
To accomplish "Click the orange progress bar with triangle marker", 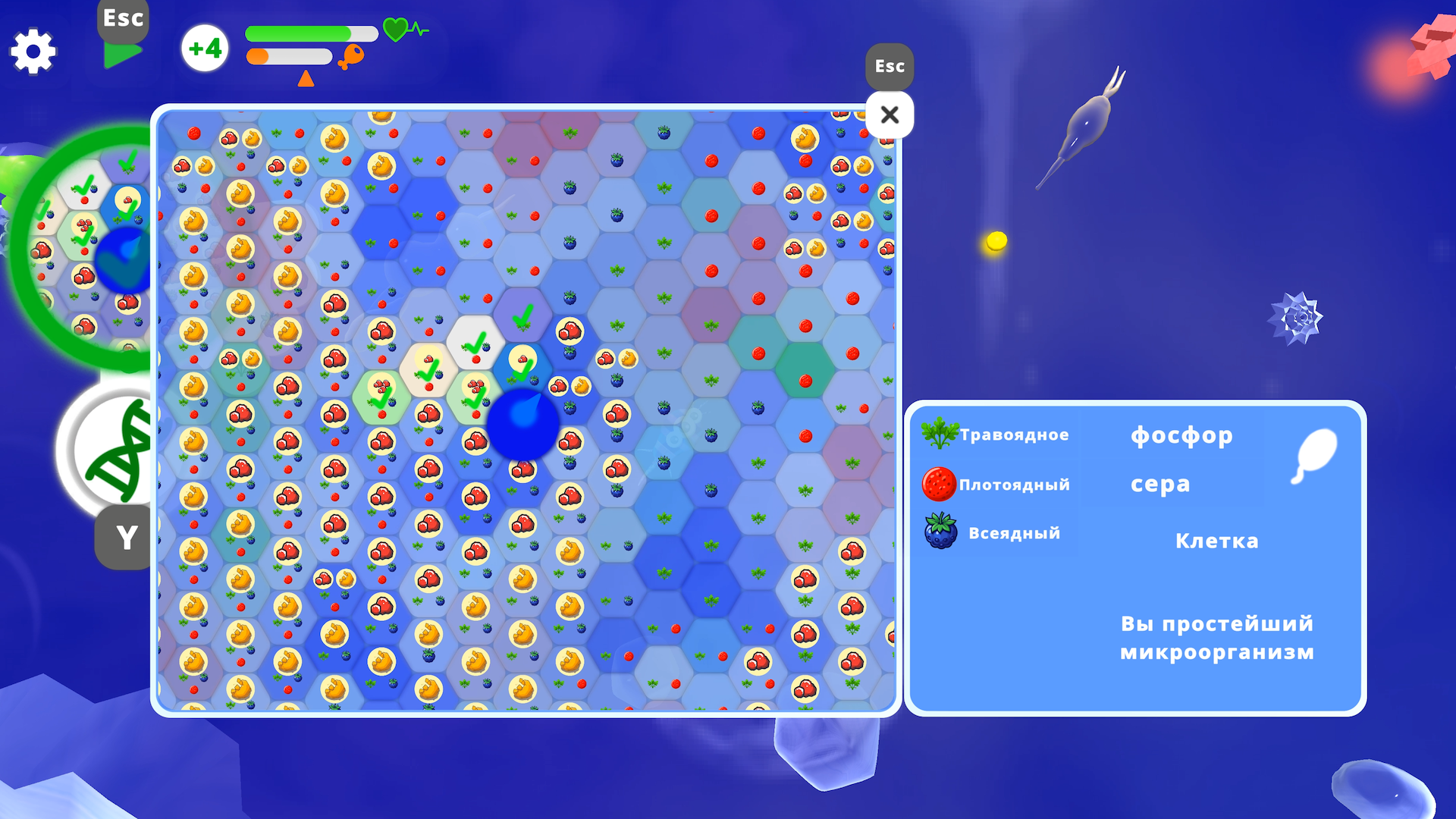I will click(288, 55).
